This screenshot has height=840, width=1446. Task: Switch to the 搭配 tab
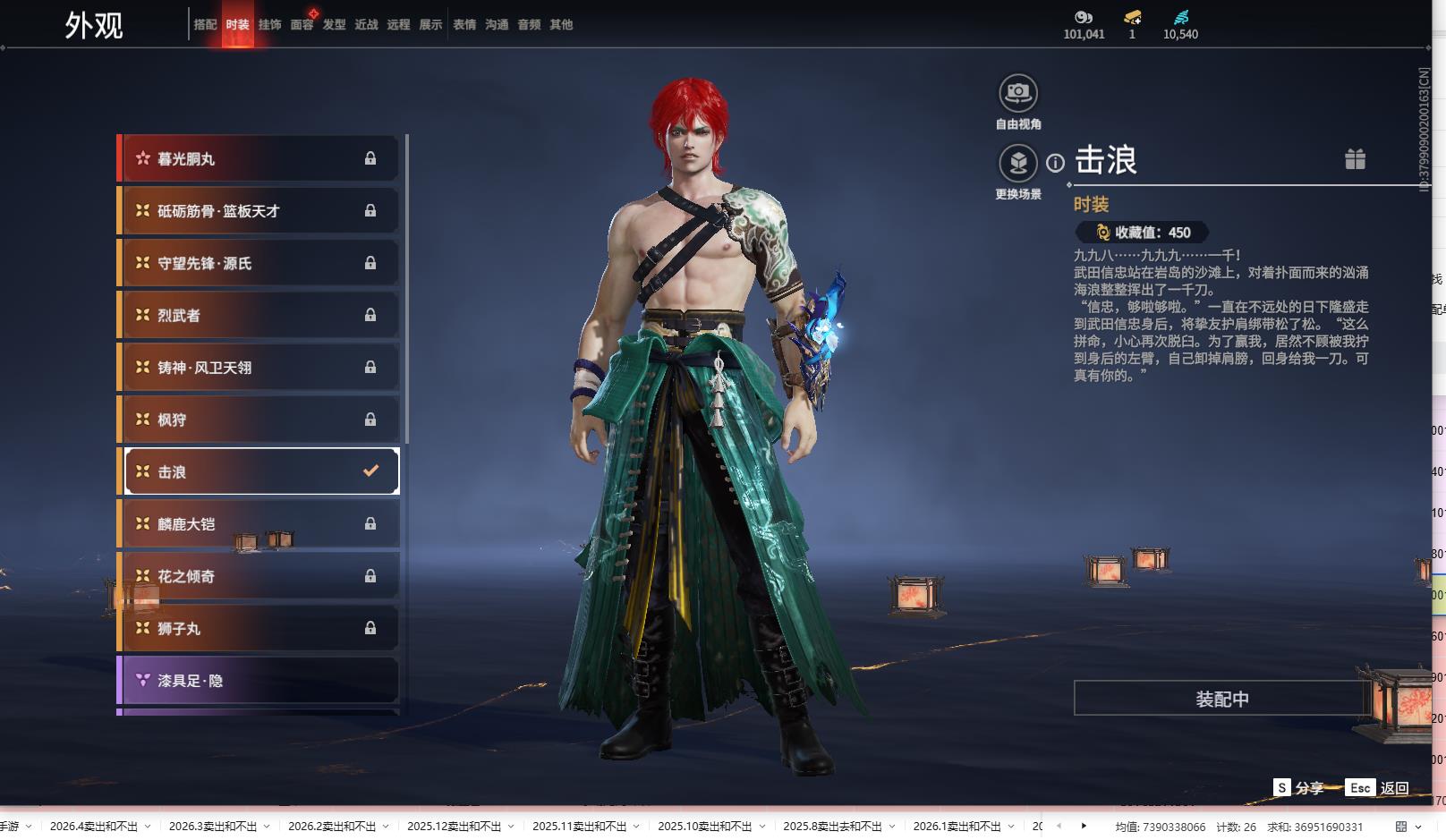tap(205, 25)
